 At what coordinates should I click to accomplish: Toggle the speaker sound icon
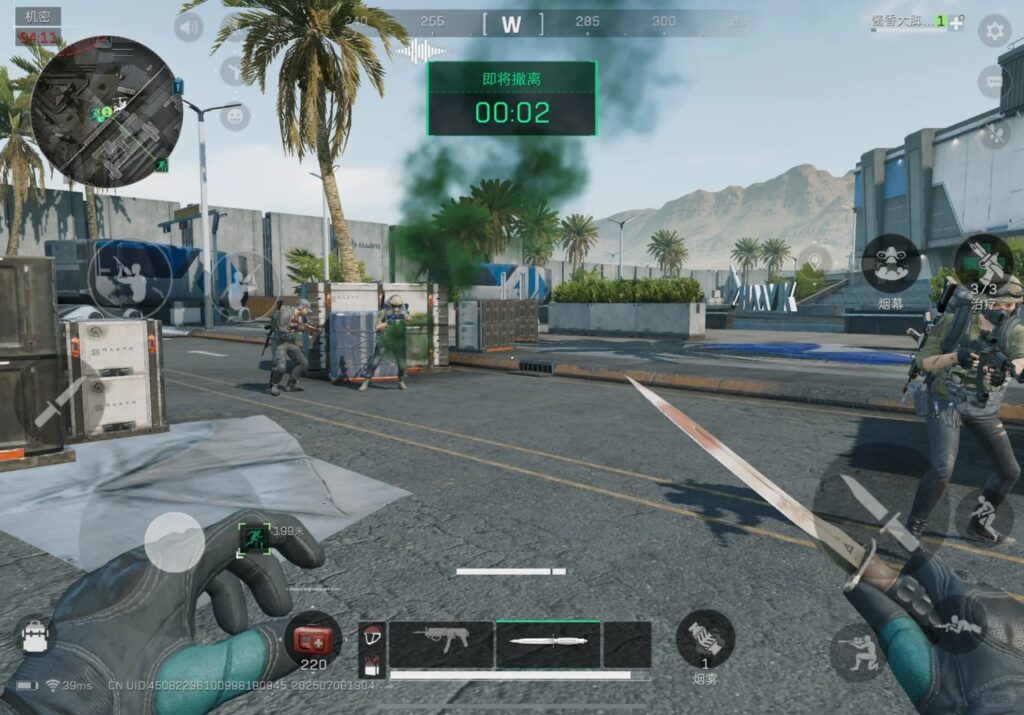[x=188, y=27]
